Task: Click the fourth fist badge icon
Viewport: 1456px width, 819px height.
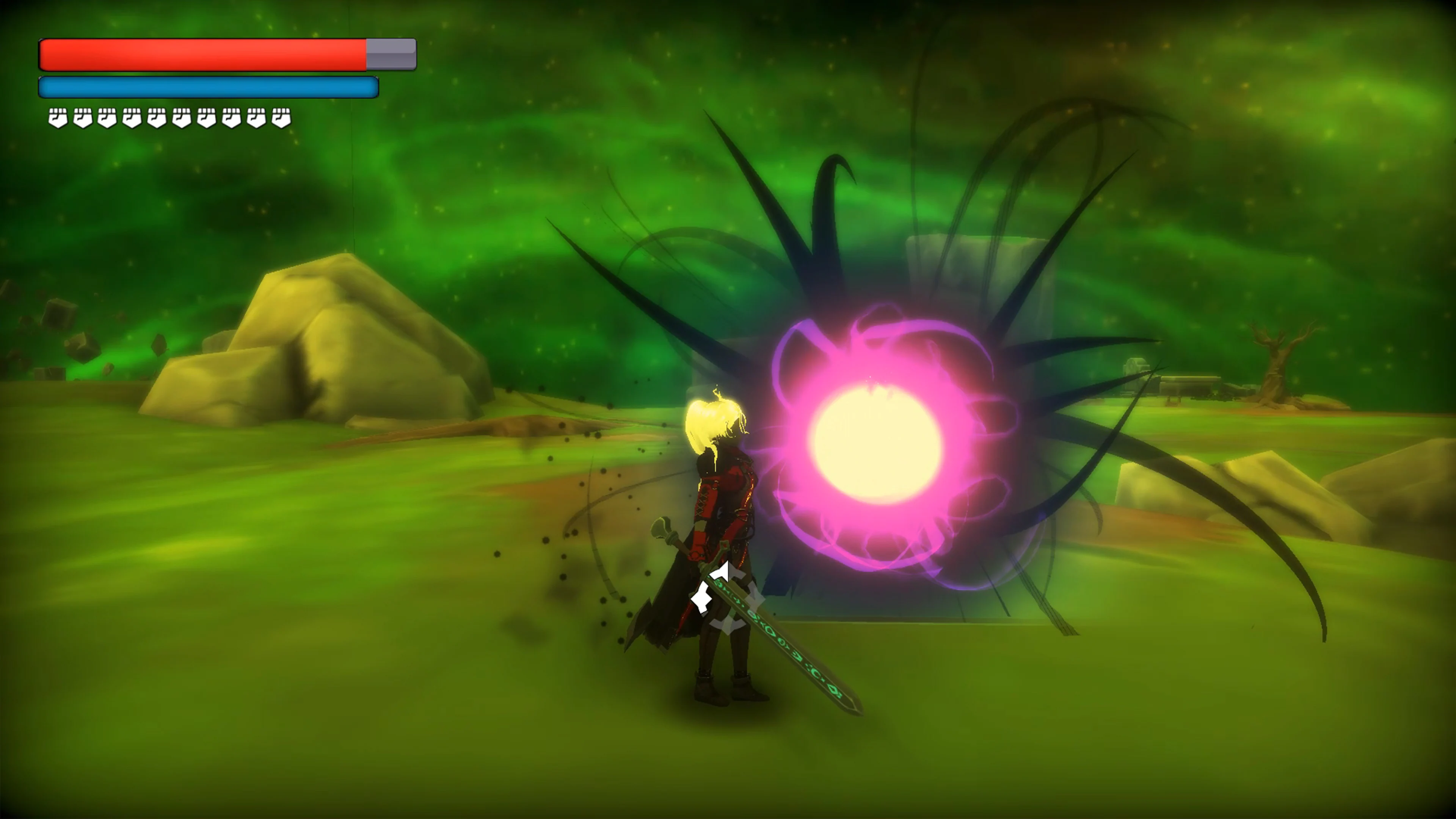Action: [x=132, y=118]
